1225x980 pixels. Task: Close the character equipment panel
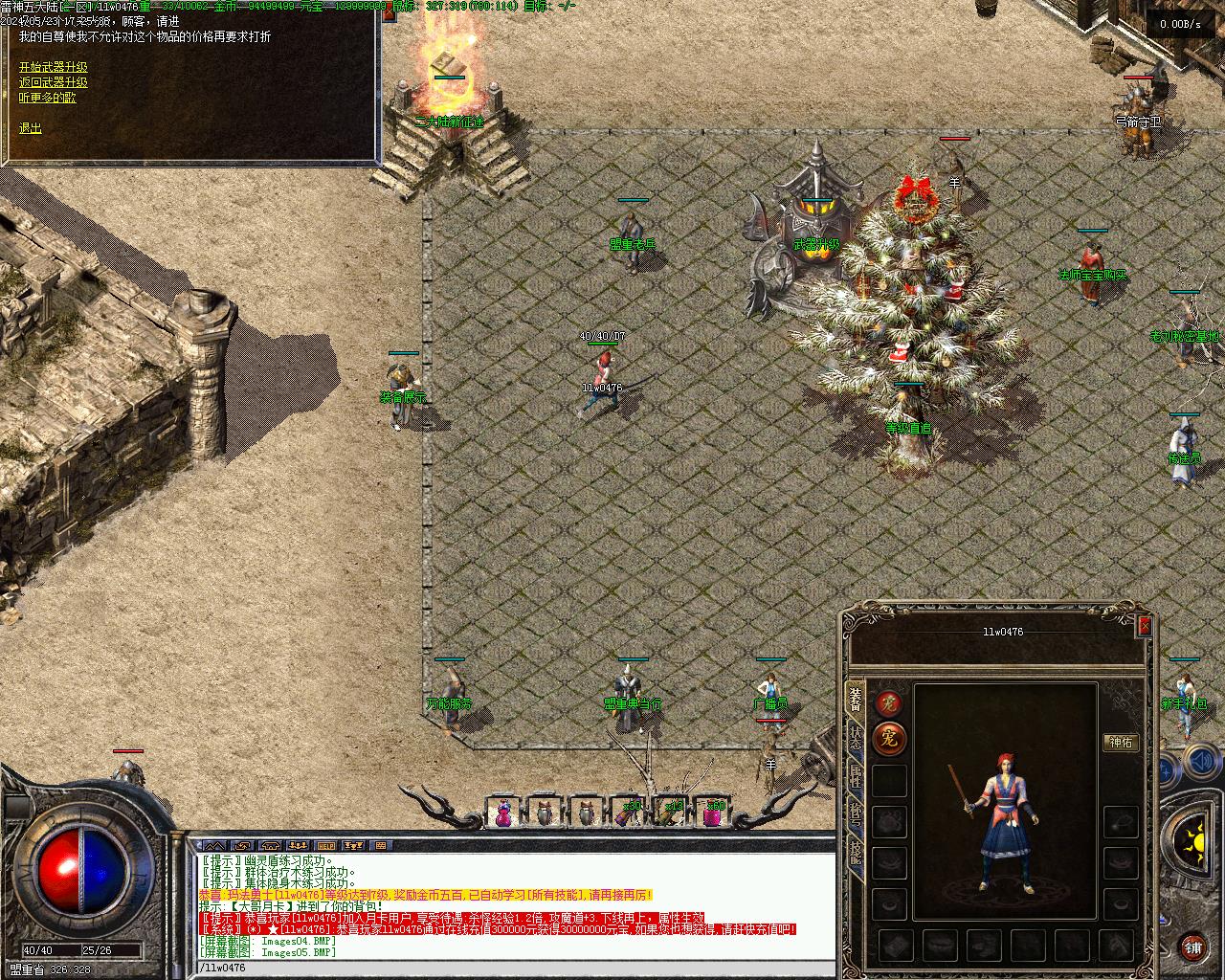(x=1144, y=627)
